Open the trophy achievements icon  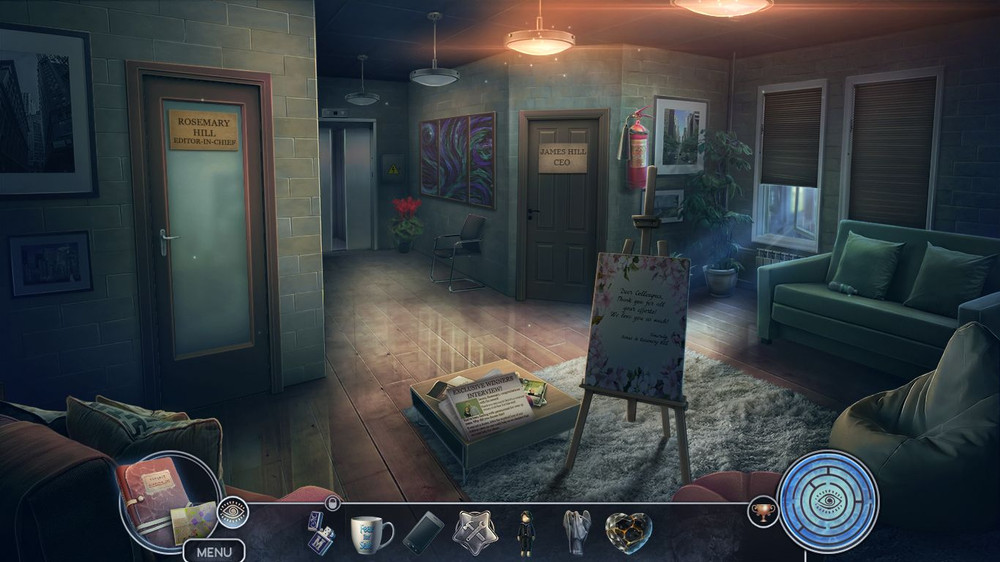click(x=763, y=511)
